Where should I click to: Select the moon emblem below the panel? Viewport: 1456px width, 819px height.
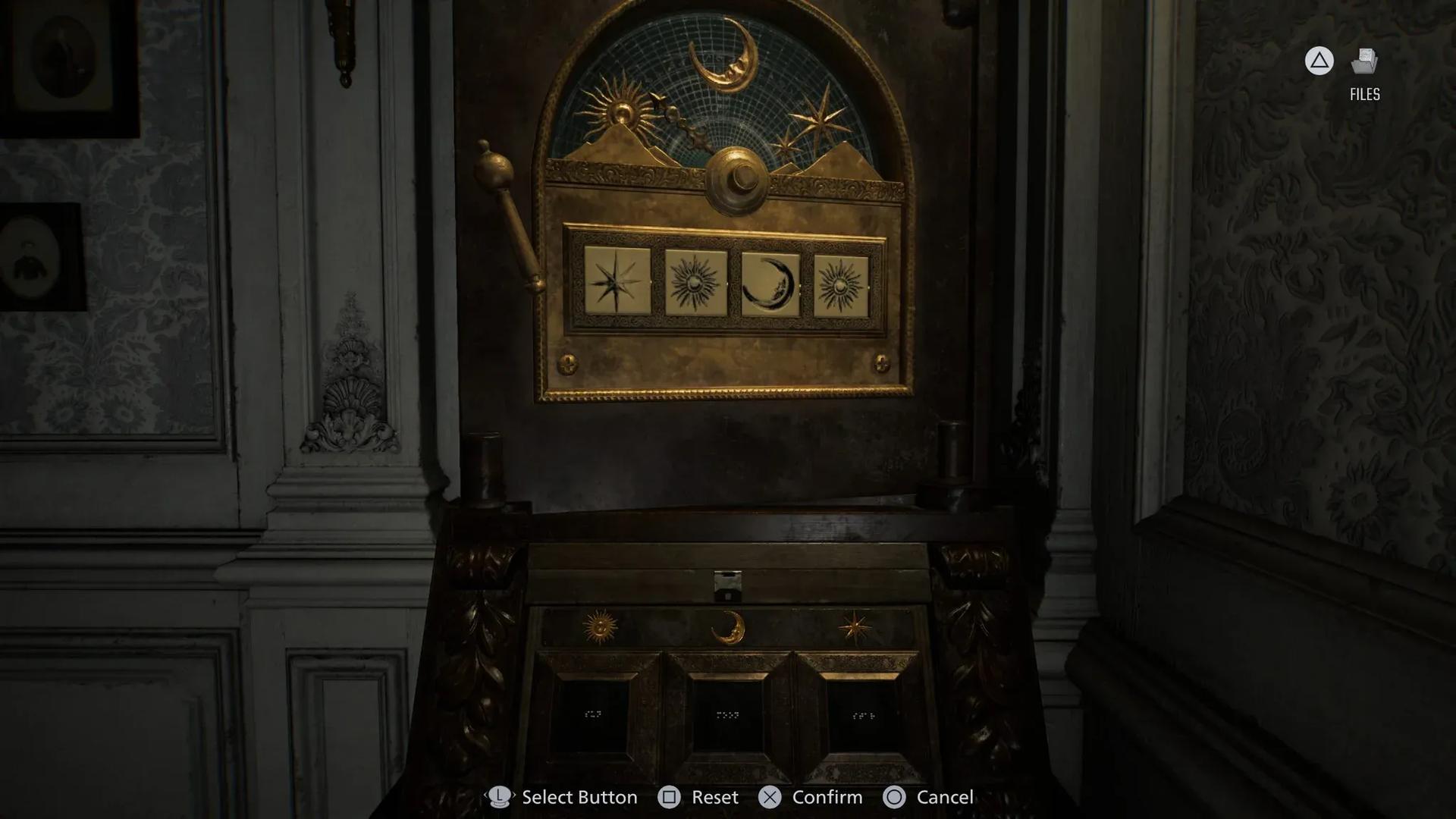pyautogui.click(x=728, y=627)
